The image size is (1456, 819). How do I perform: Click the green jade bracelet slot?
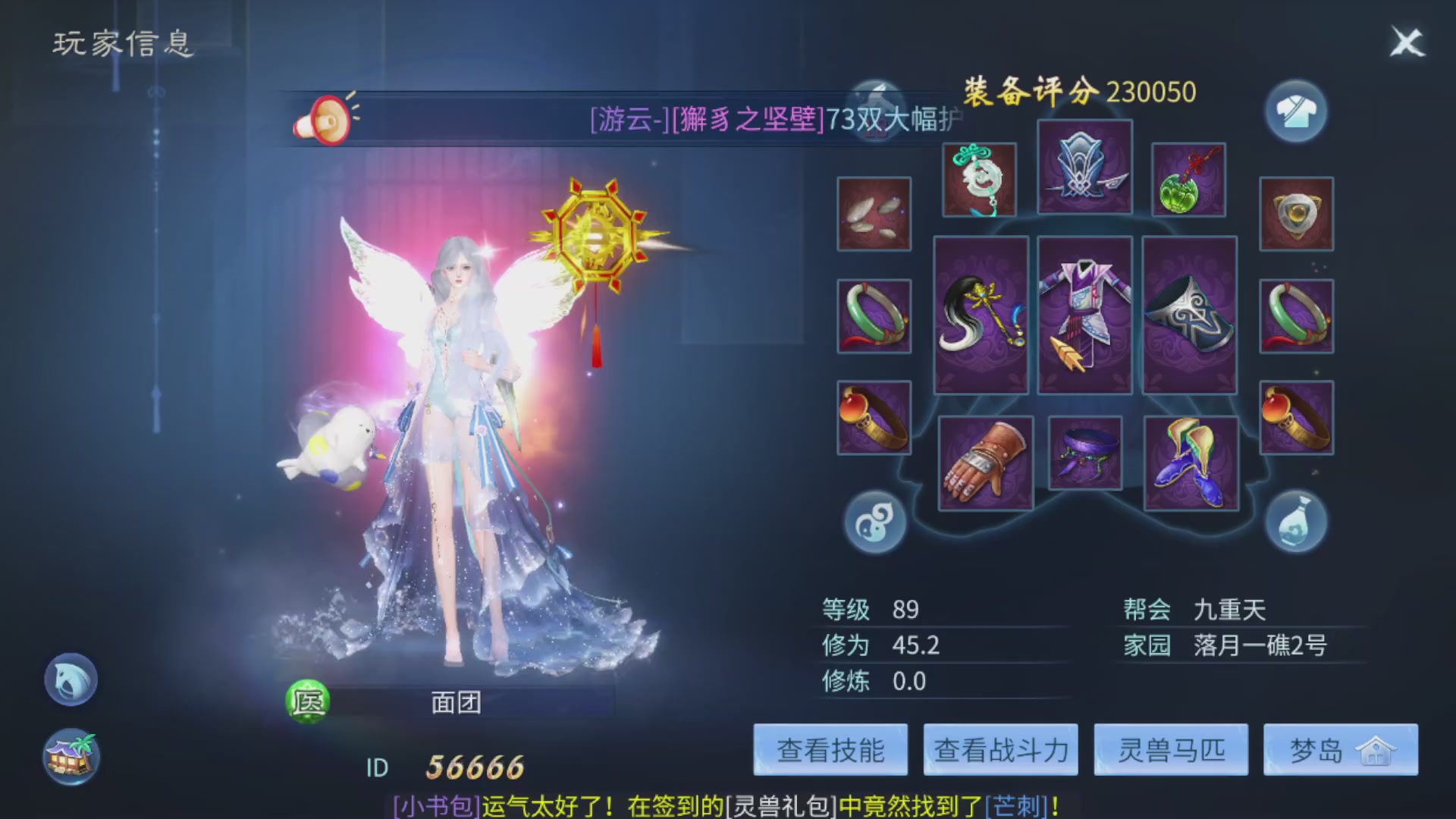874,316
